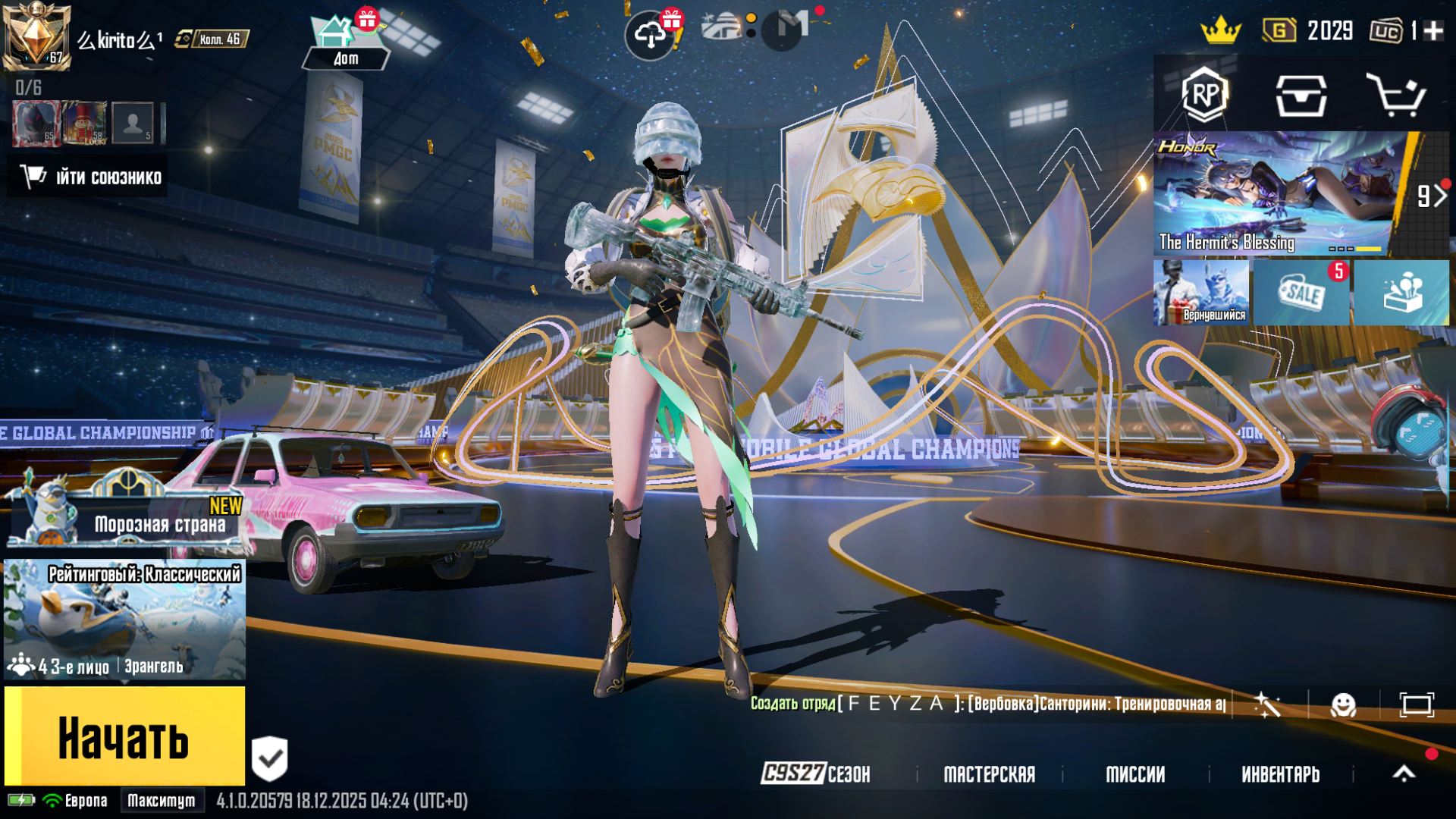Click the yellow Начать start button

tap(125, 736)
